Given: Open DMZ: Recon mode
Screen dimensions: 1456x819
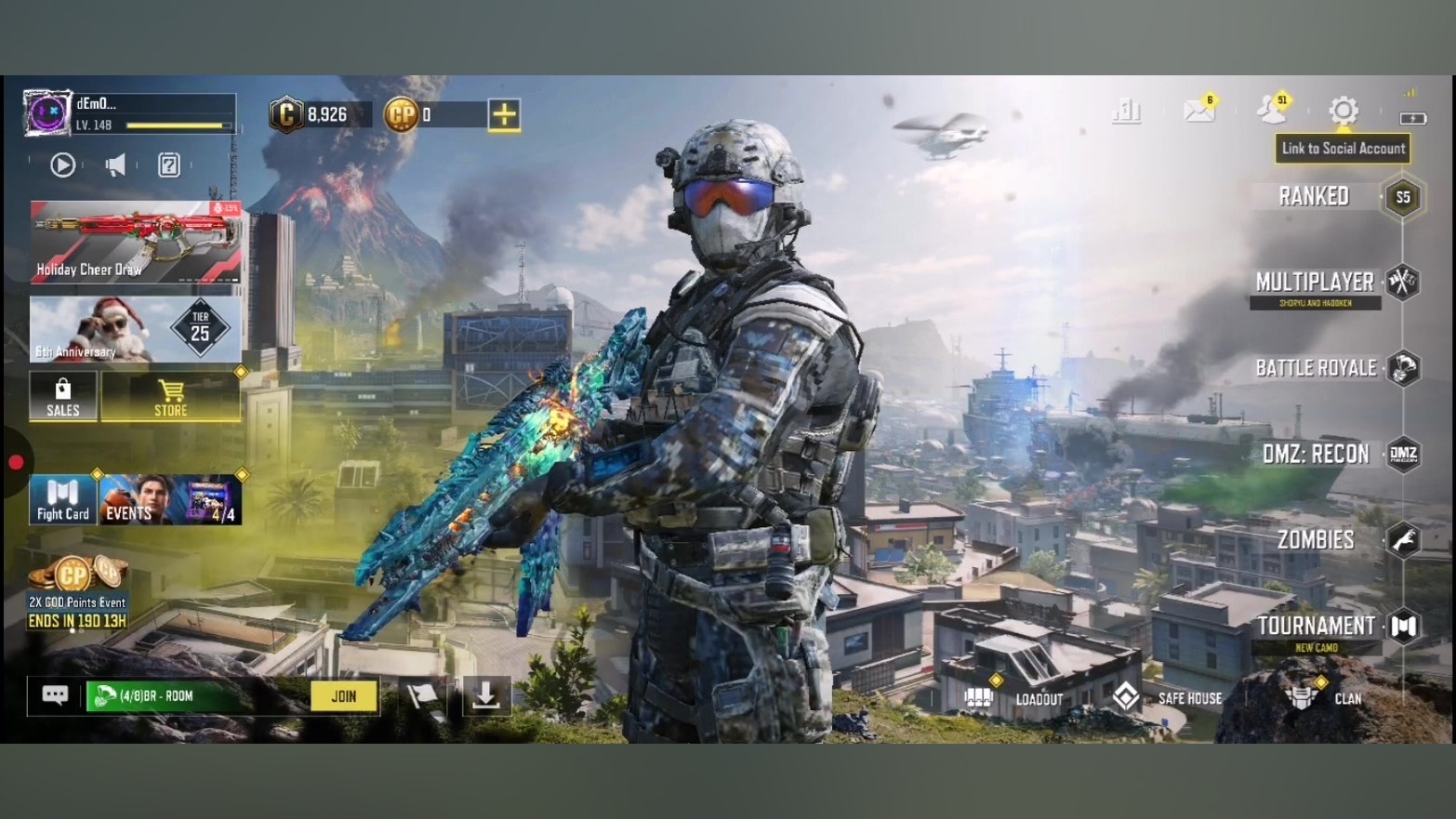Looking at the screenshot, I should (x=1316, y=454).
